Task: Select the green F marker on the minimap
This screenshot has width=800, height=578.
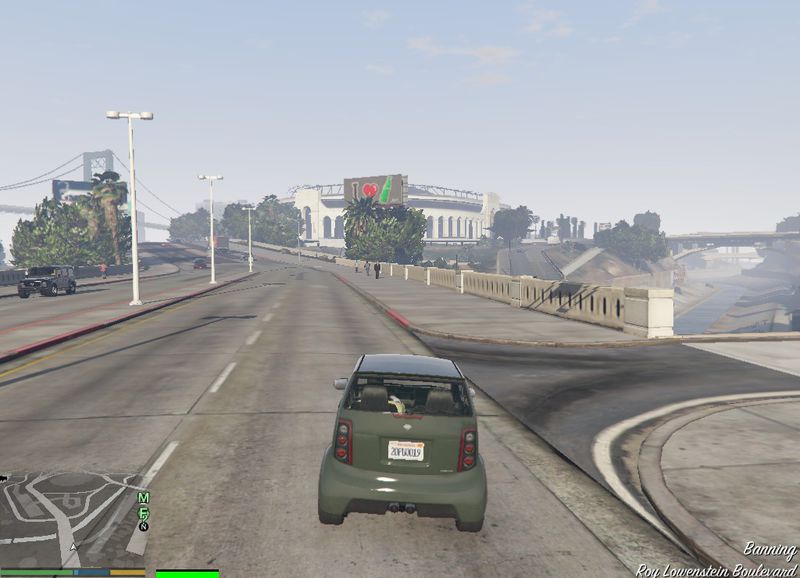Action: 143,512
